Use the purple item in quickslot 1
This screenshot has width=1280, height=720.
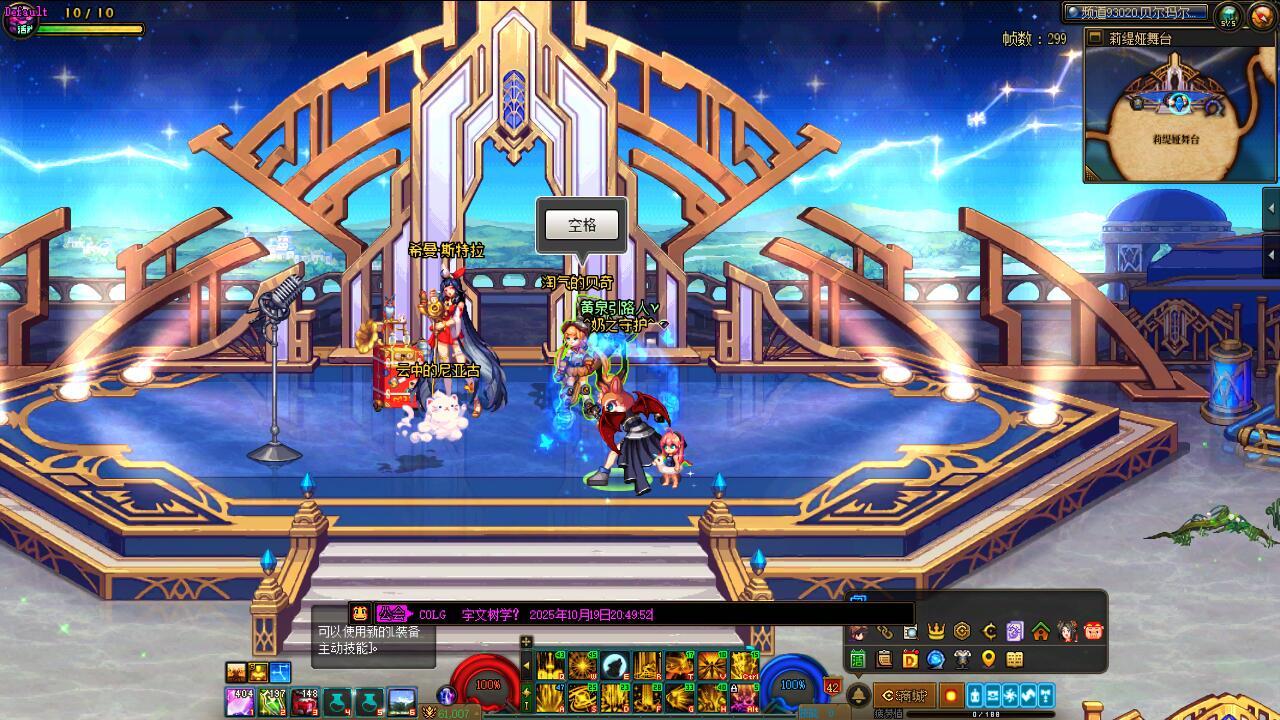tap(240, 702)
